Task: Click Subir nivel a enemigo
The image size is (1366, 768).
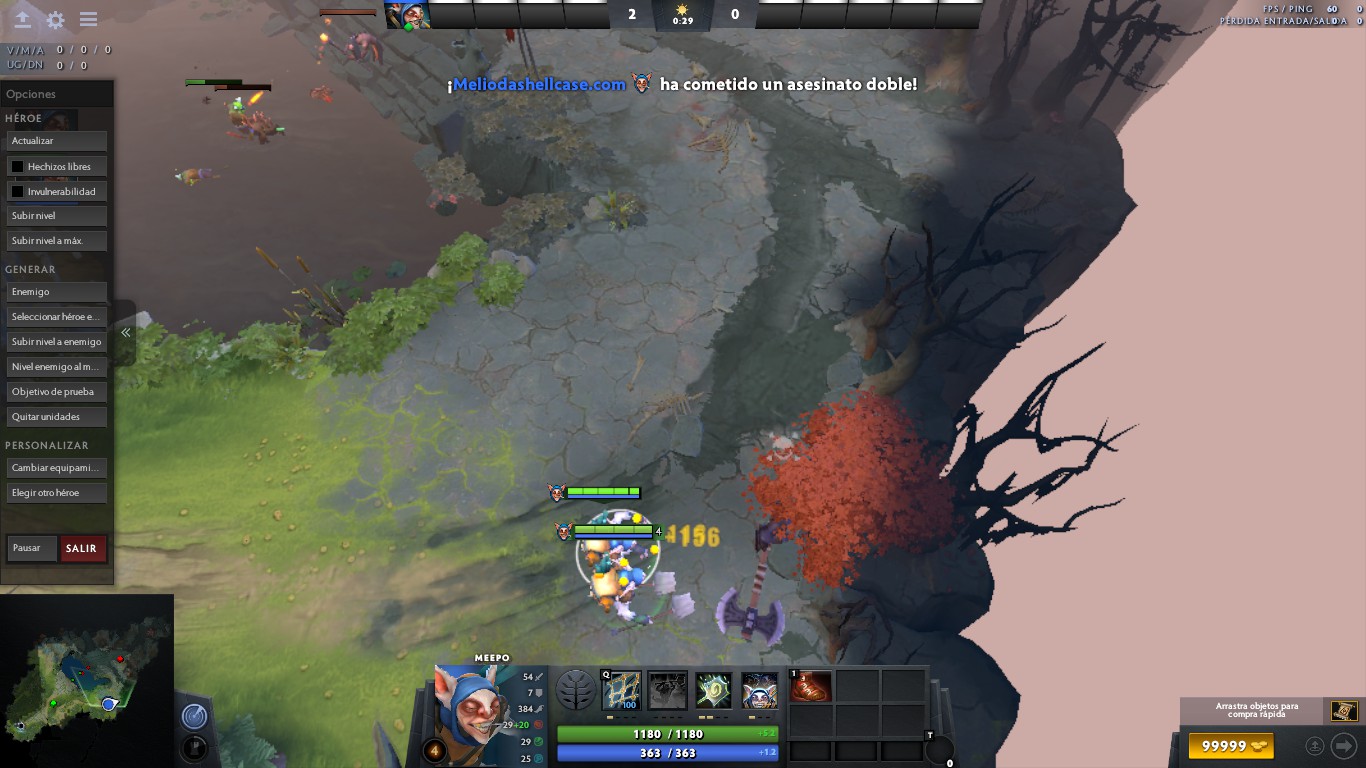Action: coord(56,342)
